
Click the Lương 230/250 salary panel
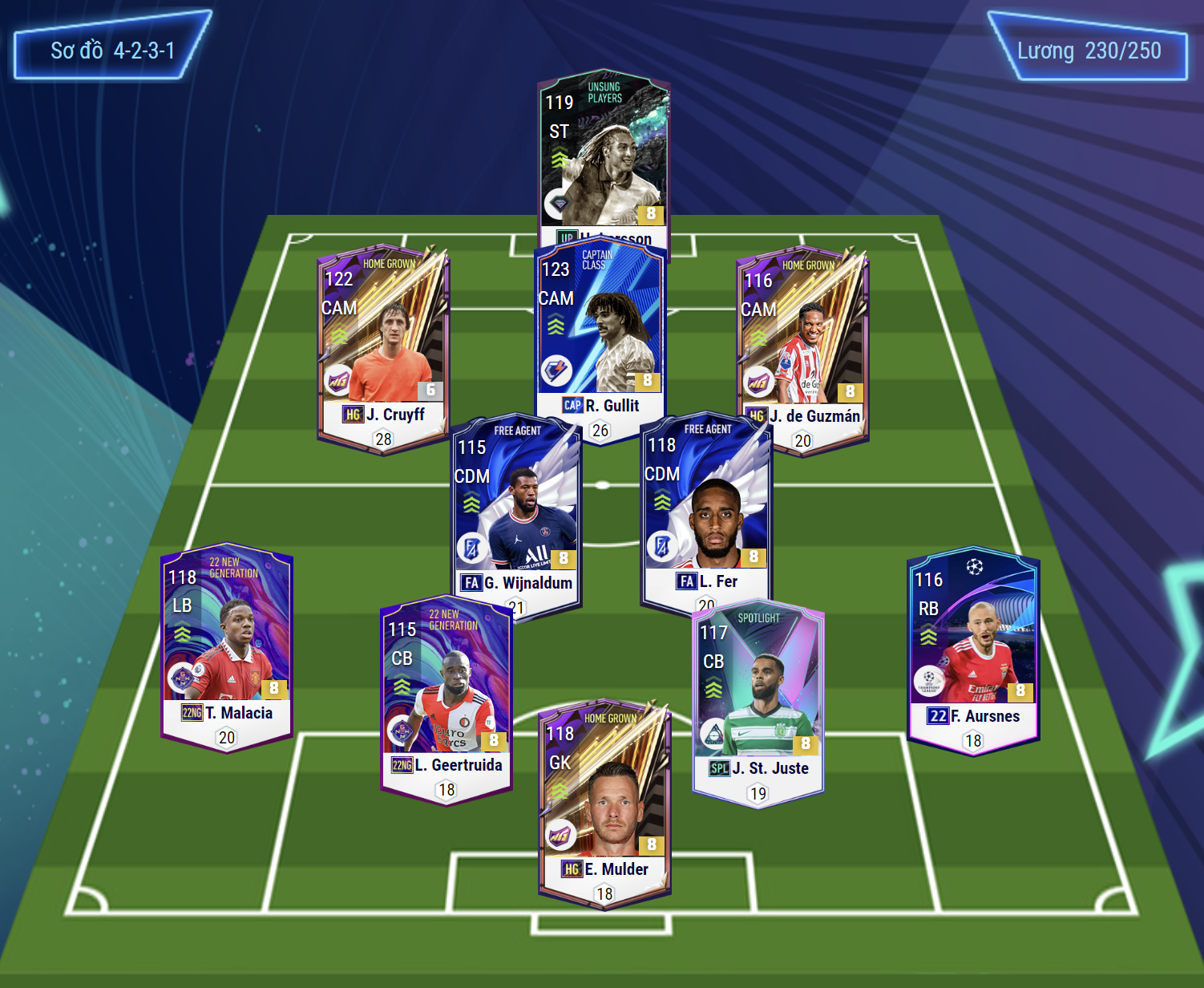(x=1089, y=51)
